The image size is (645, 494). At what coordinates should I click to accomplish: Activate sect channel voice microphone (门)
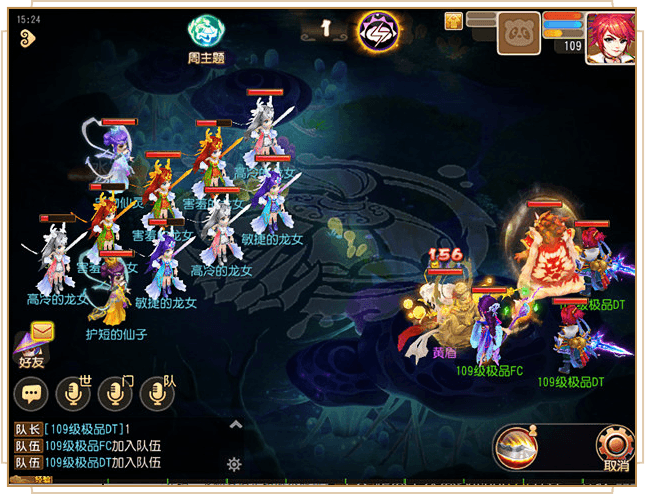[116, 393]
